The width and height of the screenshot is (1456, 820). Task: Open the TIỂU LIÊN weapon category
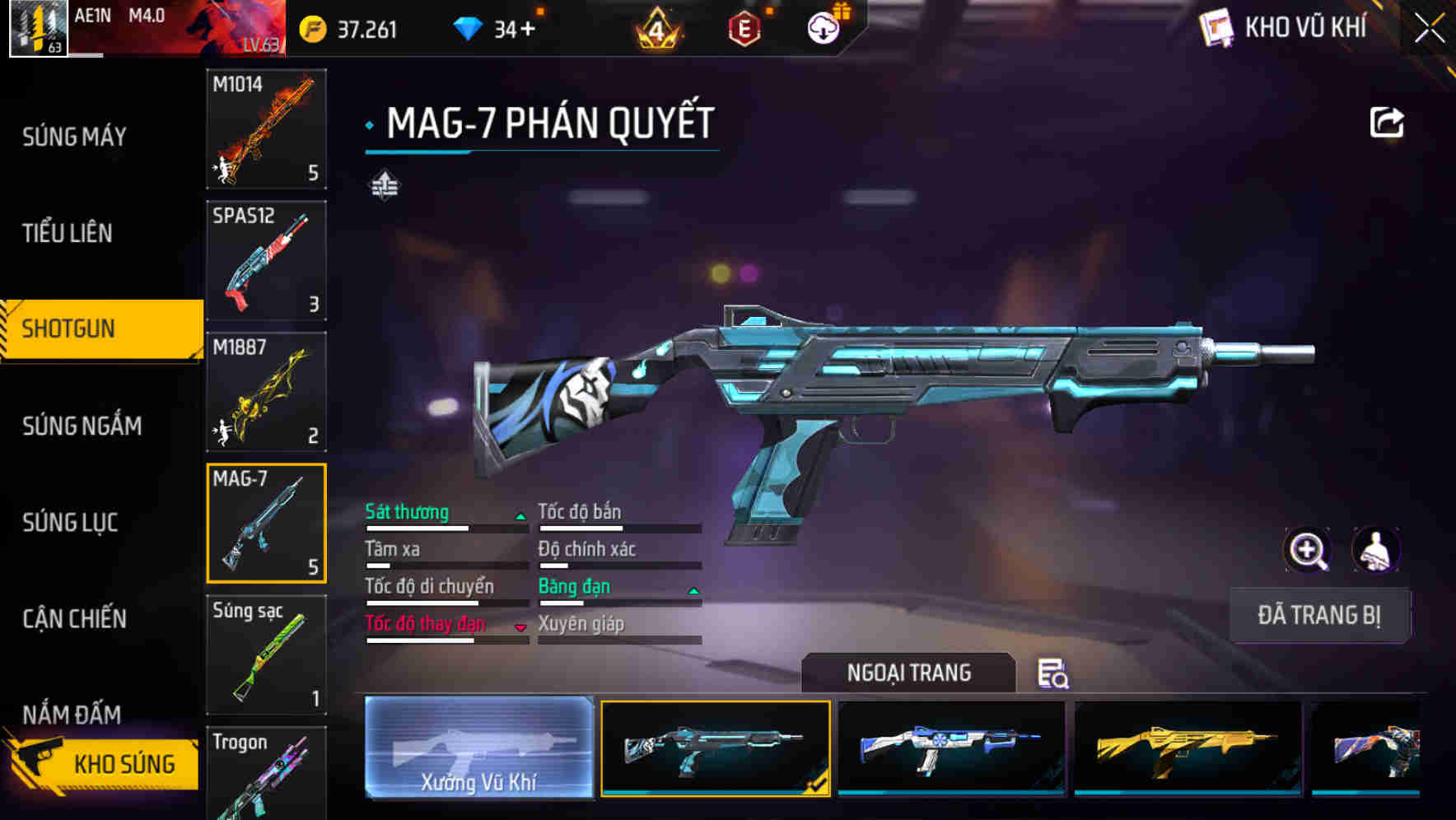coord(68,233)
